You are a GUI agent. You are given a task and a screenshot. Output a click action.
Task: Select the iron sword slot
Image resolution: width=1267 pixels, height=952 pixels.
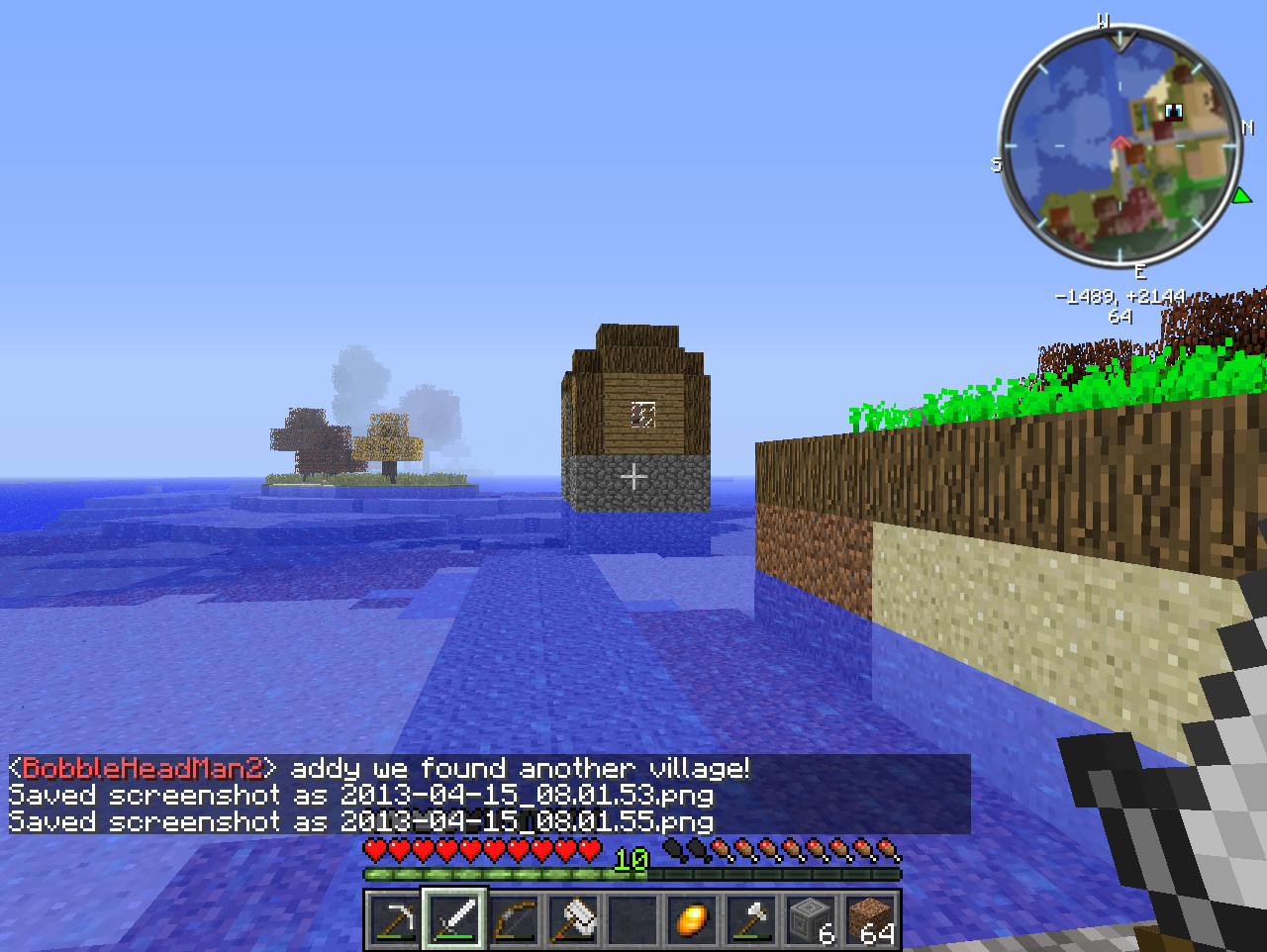click(x=454, y=920)
